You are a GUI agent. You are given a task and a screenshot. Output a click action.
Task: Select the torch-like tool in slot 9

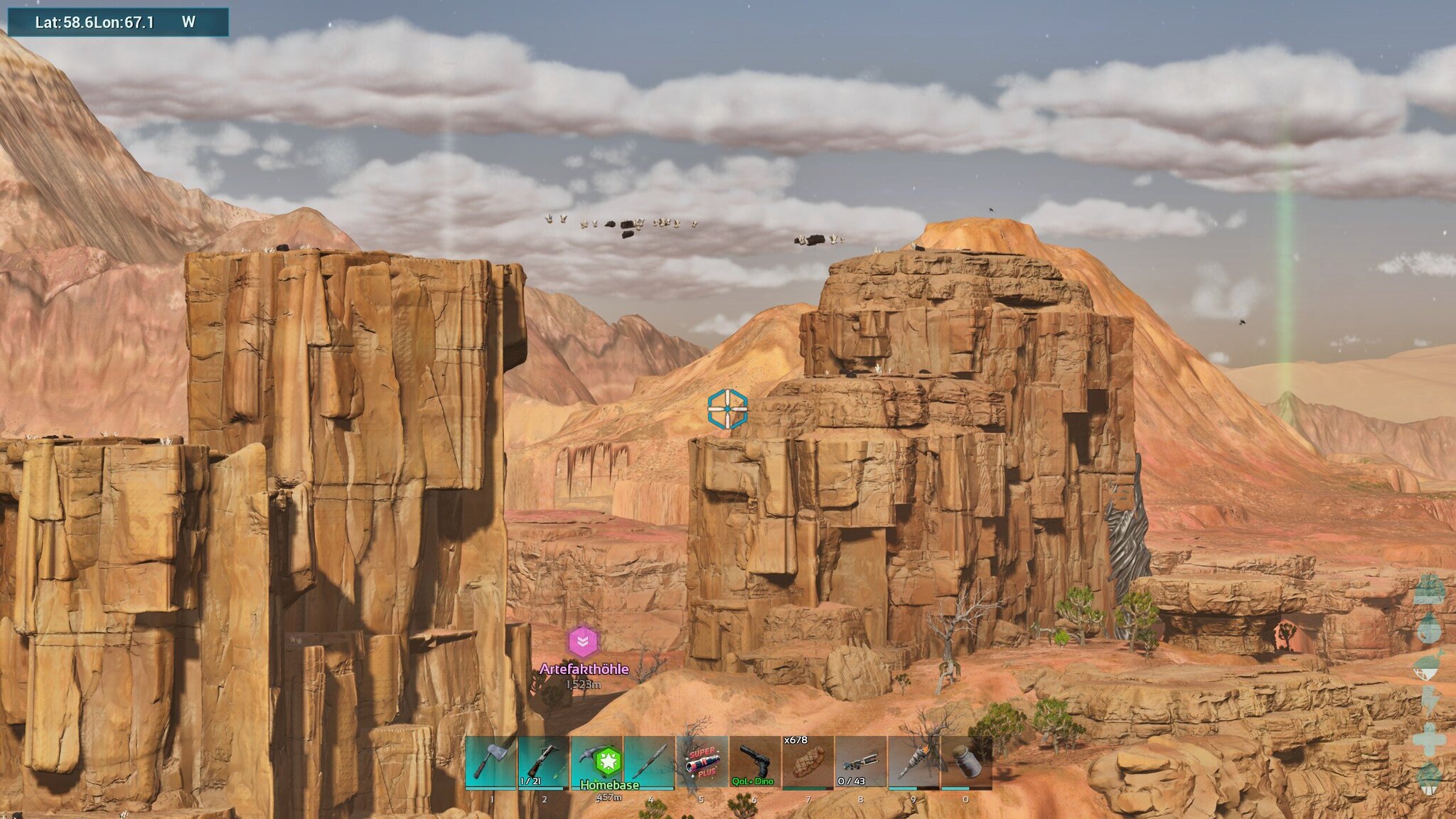click(x=914, y=762)
